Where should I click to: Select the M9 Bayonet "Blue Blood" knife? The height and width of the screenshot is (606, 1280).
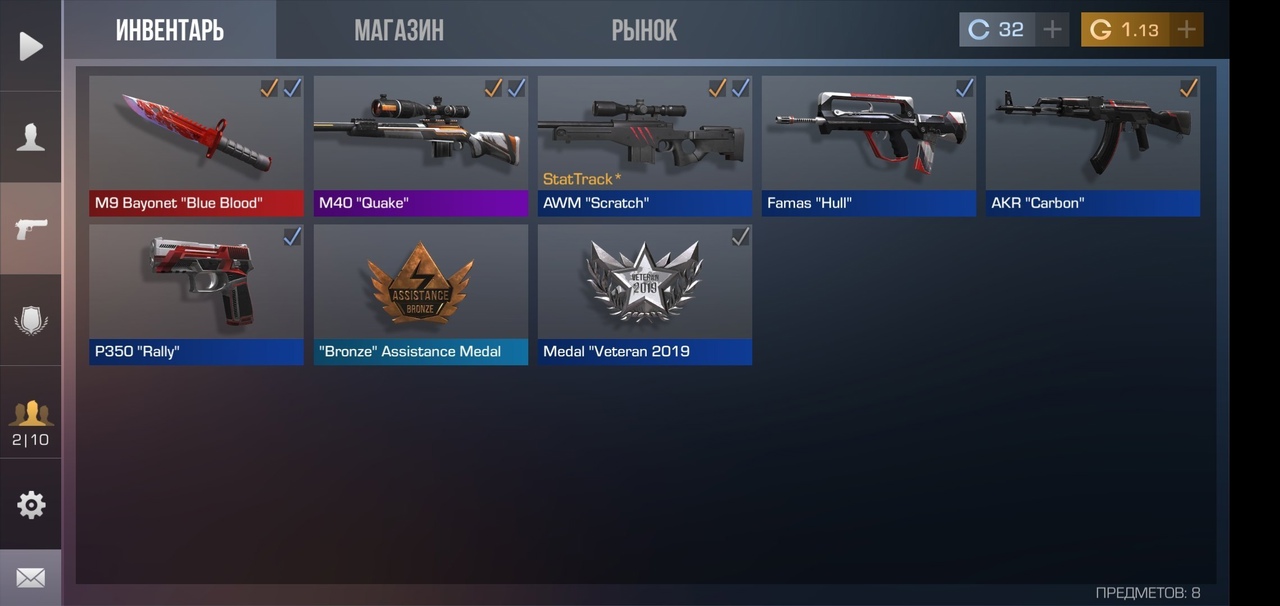(x=196, y=145)
